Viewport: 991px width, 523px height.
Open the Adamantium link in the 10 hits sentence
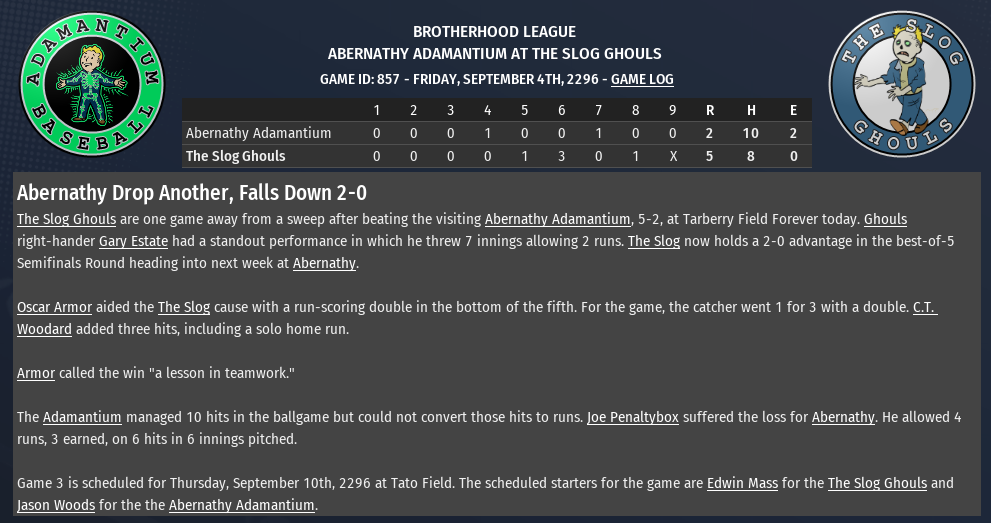(82, 417)
